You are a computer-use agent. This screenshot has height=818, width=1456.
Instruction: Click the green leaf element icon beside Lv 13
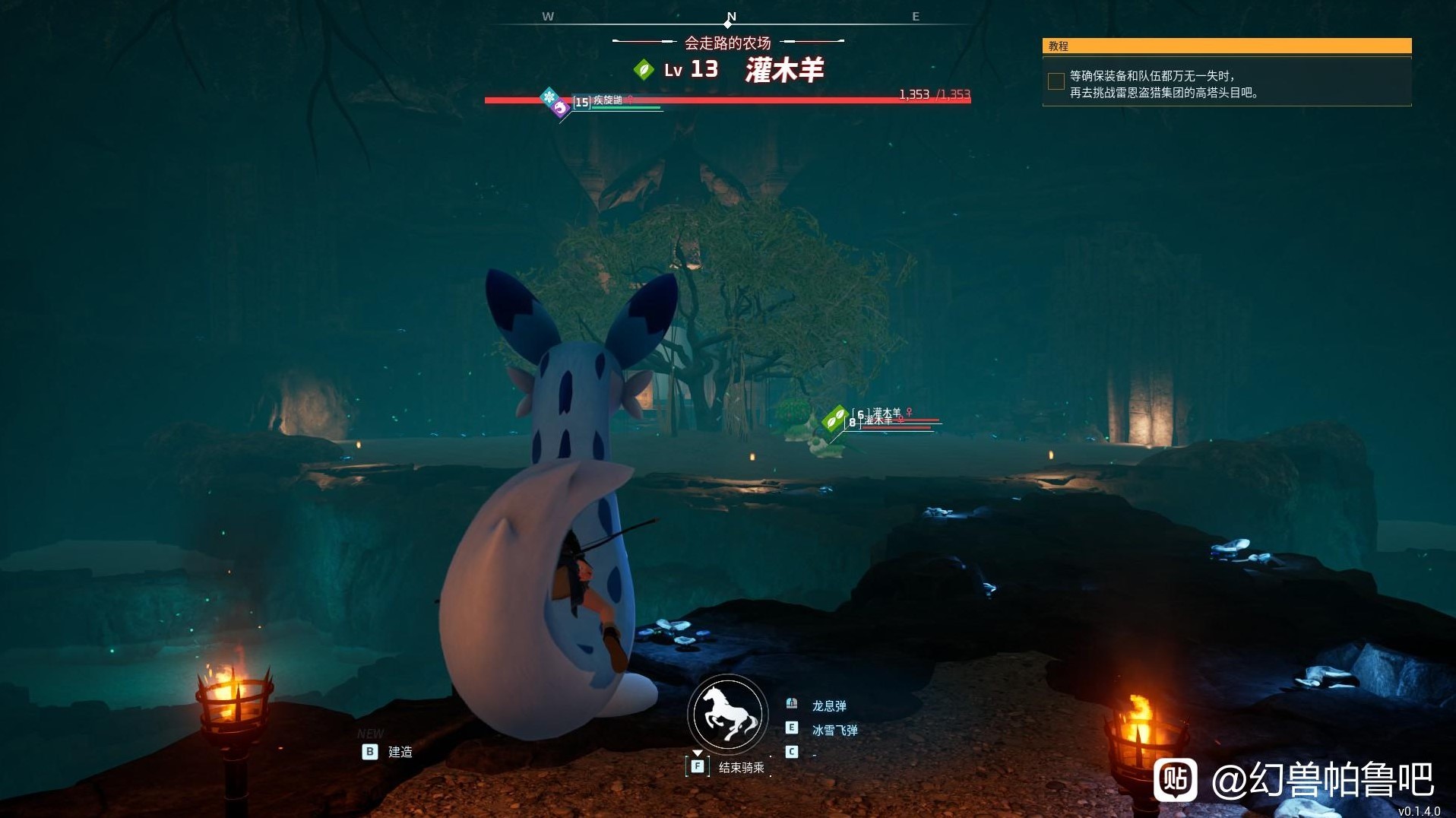click(644, 70)
